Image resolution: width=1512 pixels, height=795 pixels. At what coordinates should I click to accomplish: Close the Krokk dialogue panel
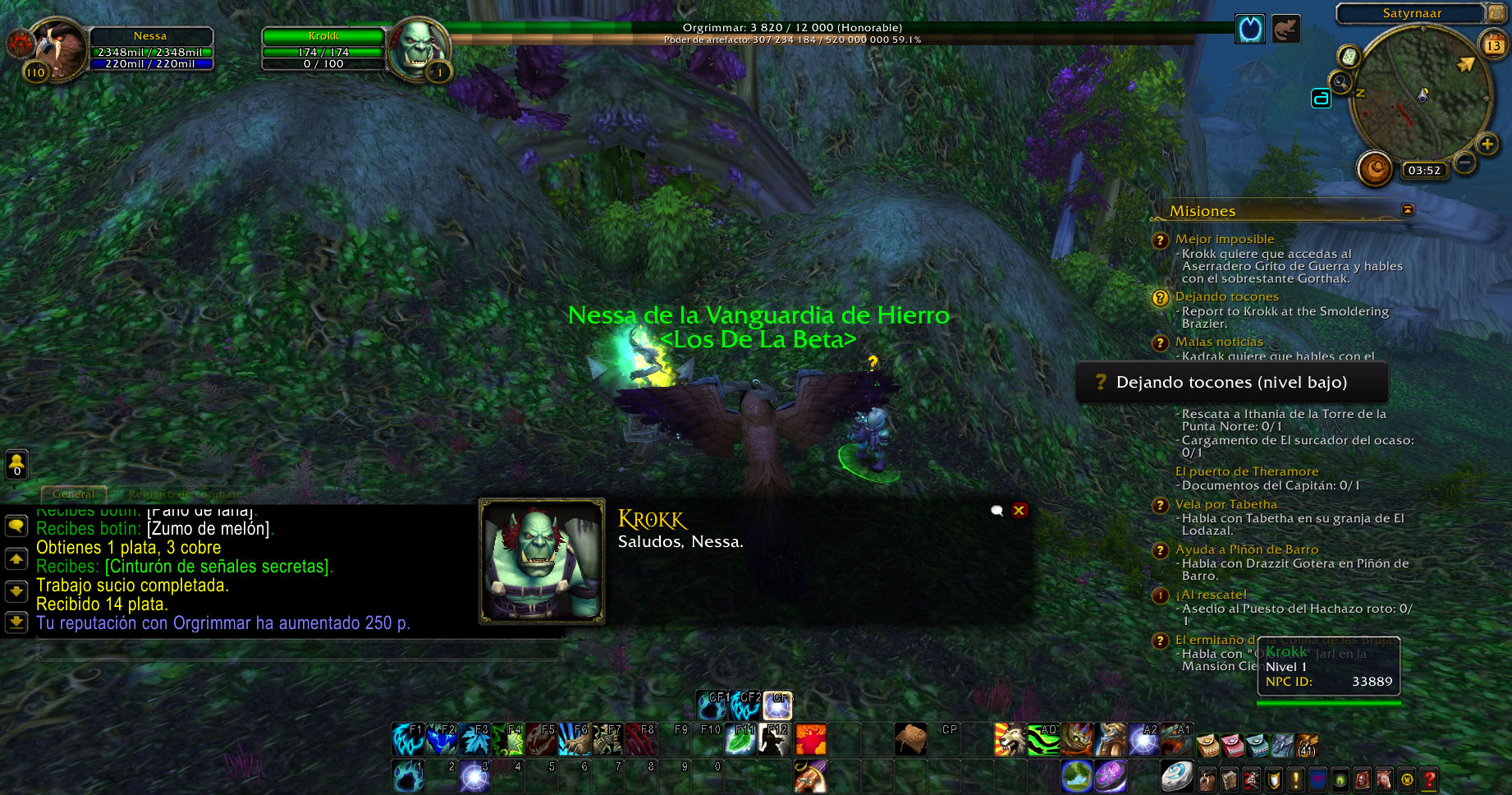pos(1019,510)
